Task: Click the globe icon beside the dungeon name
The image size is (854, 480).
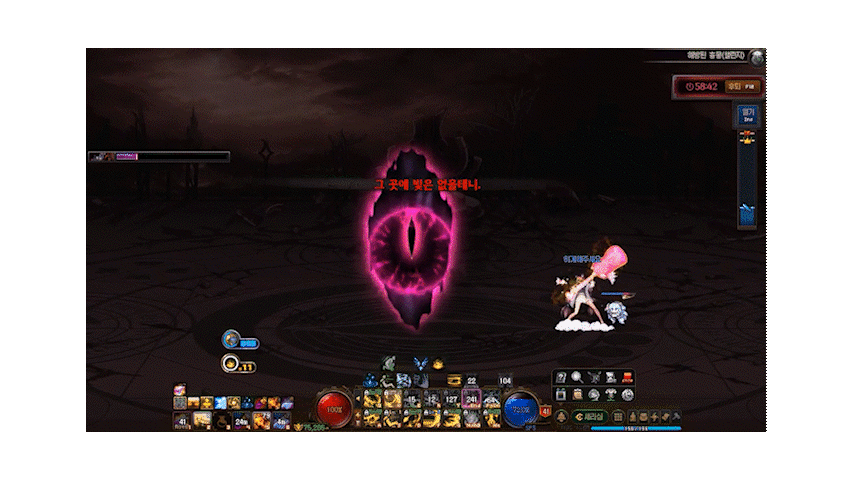Action: (x=758, y=57)
